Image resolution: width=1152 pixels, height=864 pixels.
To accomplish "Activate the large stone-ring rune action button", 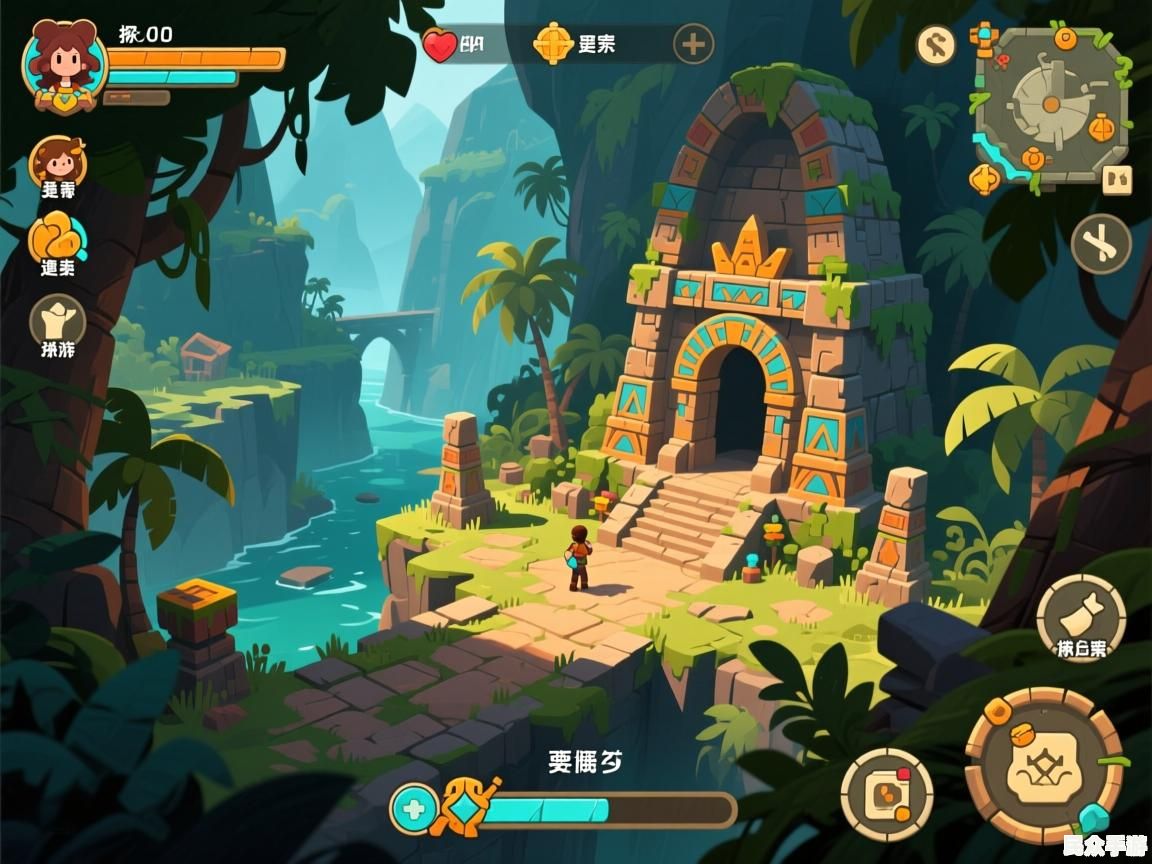I will pyautogui.click(x=1044, y=764).
